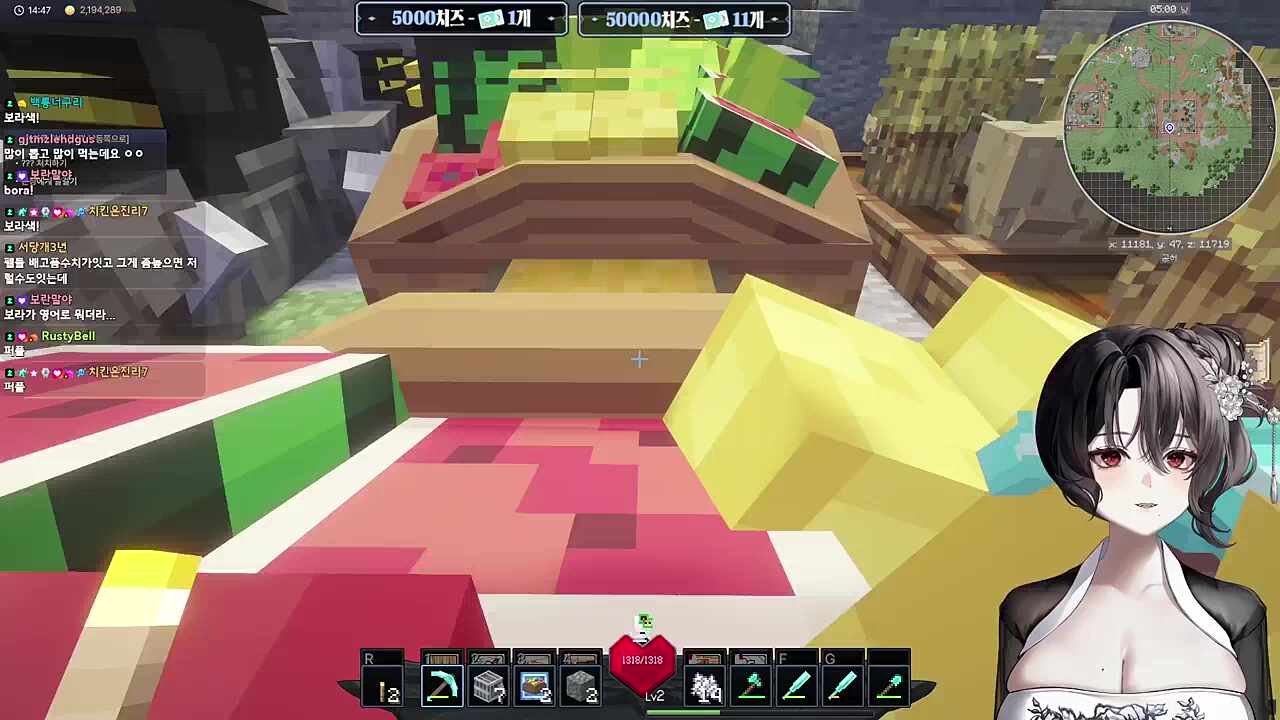Viewport: 1280px width, 720px height.
Task: Select the stick slot labeled R
Action: tap(383, 687)
